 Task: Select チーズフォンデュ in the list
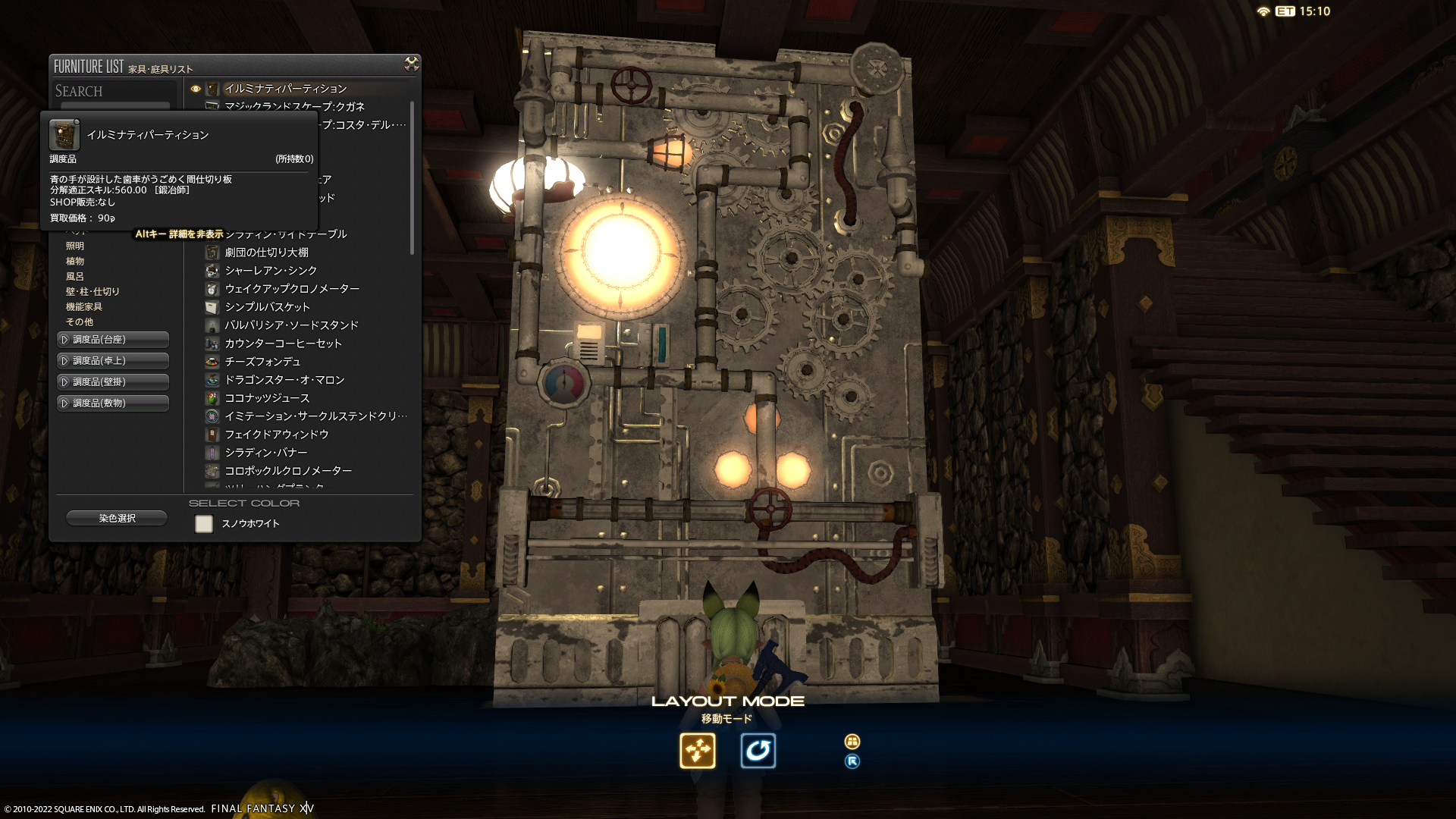[262, 362]
